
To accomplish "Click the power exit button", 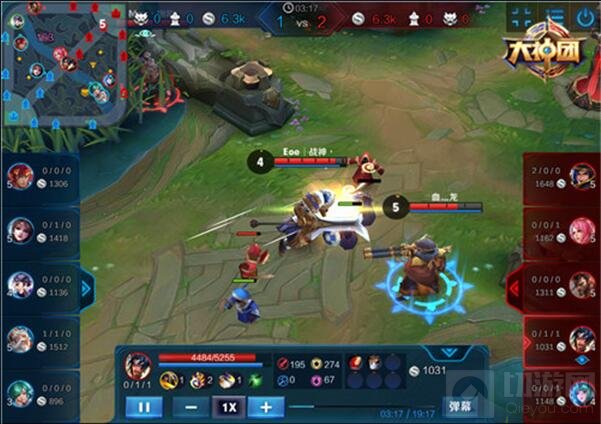I will 585,17.
